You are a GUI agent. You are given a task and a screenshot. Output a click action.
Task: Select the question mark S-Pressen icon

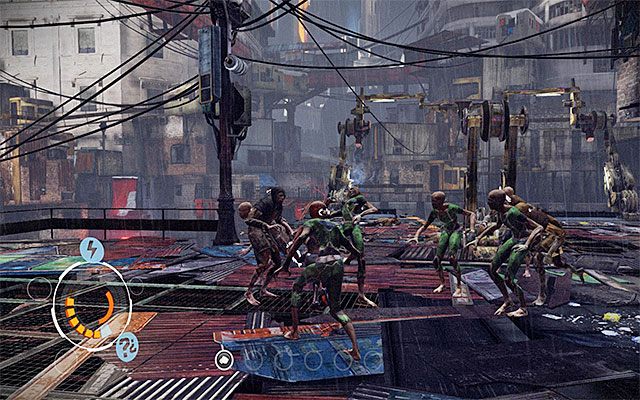(x=126, y=348)
